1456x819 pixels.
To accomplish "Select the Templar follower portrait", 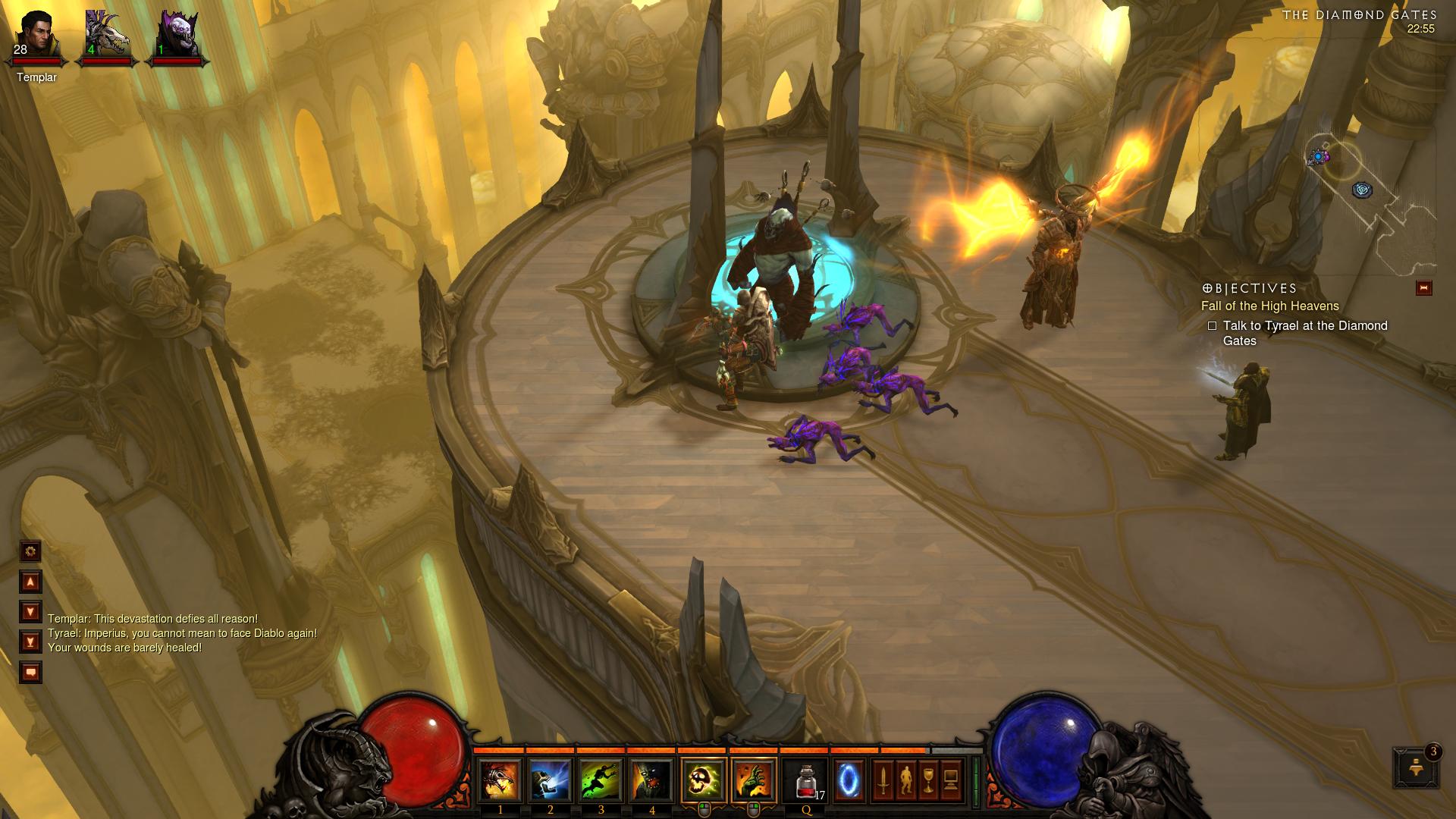I will point(36,34).
